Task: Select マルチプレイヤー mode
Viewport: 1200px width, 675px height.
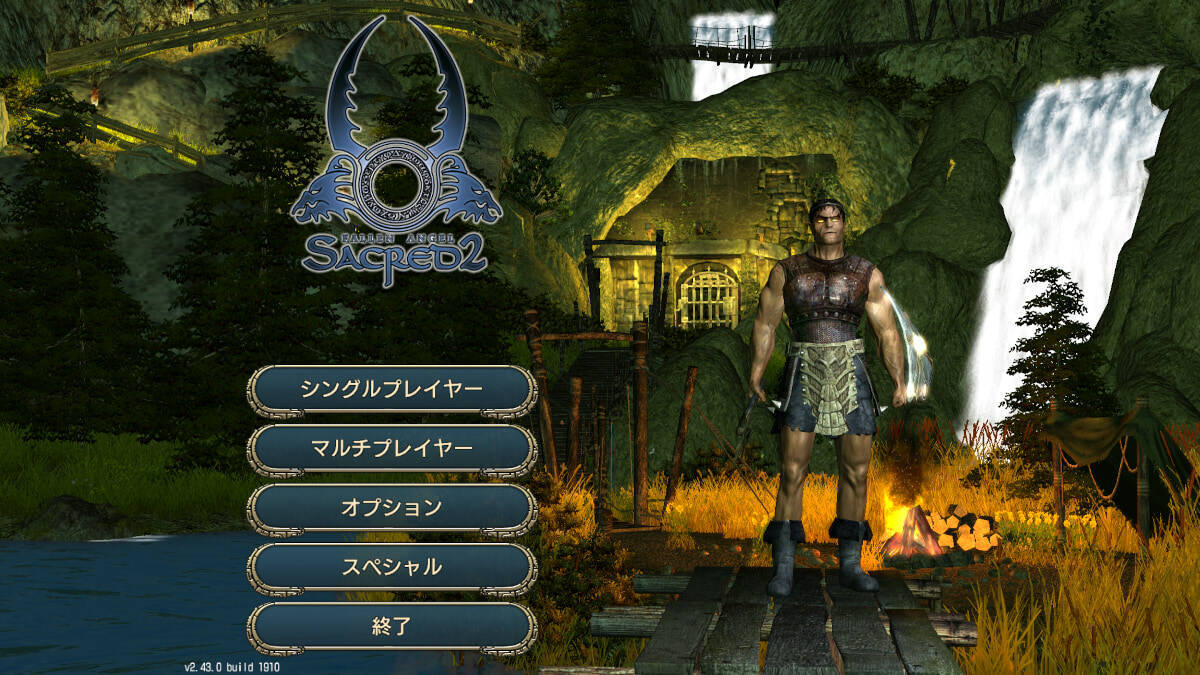Action: tap(392, 448)
